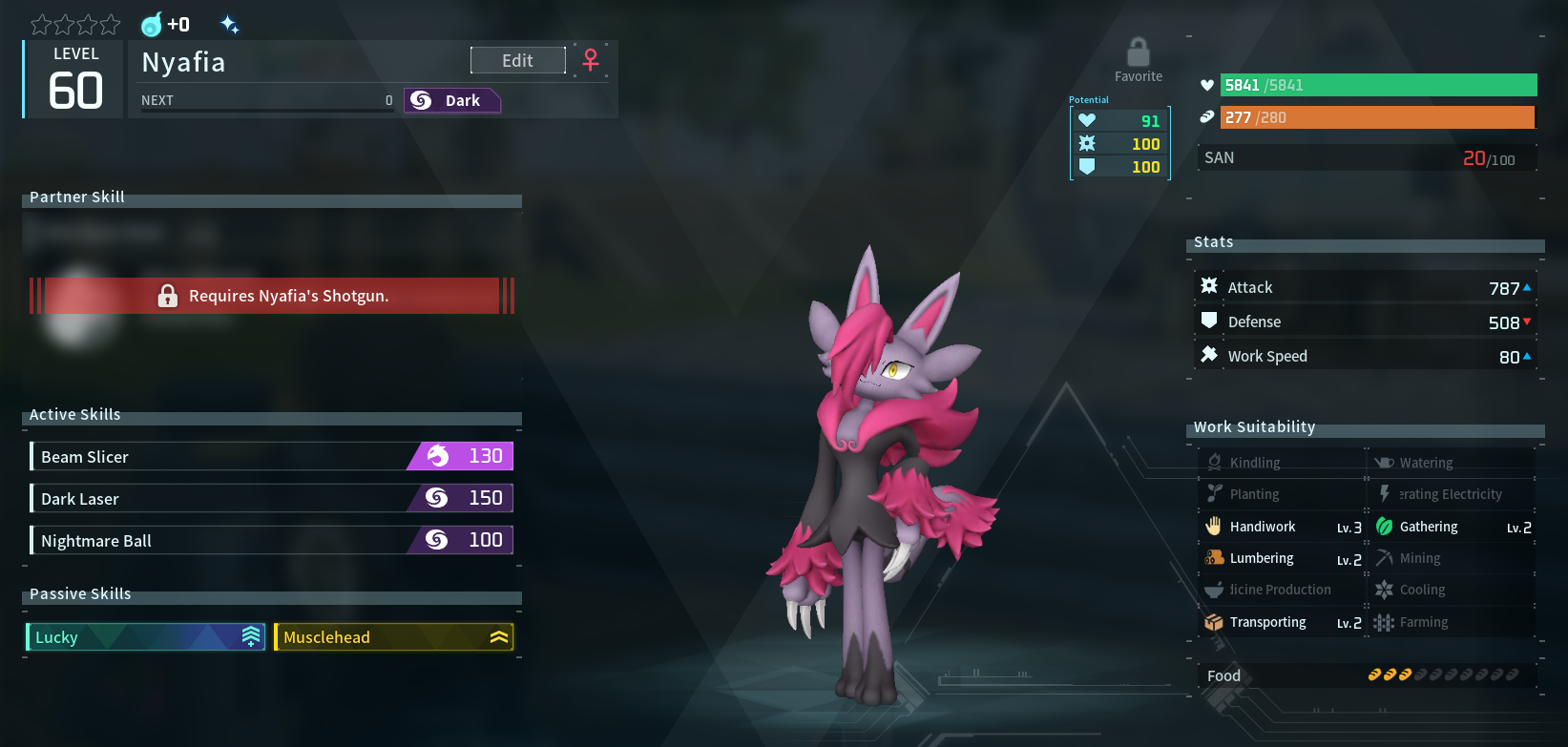The image size is (1568, 747).
Task: Click the Handiwork work suitability entry
Action: point(1282,527)
